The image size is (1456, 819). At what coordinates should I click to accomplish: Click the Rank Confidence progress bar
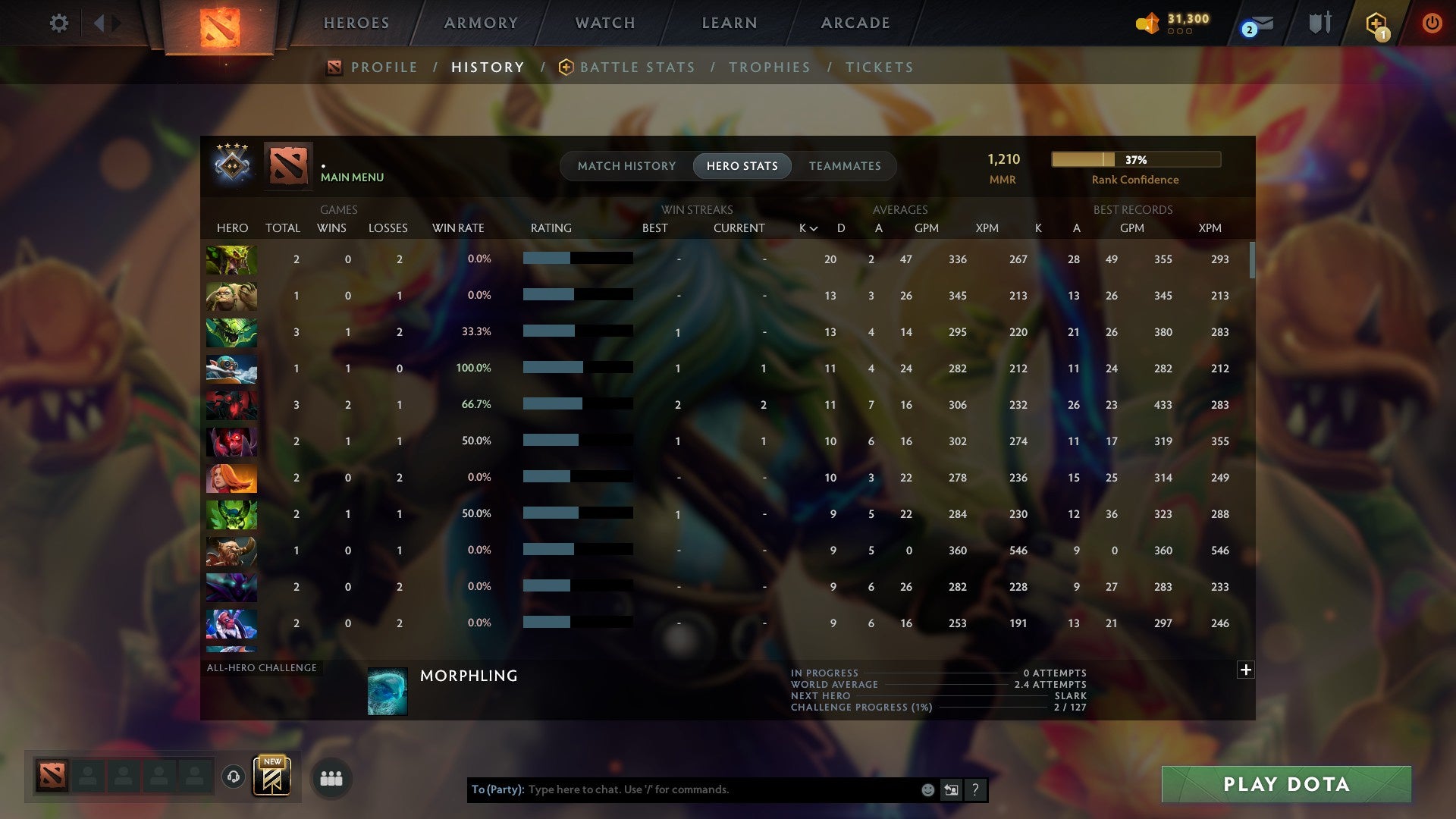click(1135, 160)
